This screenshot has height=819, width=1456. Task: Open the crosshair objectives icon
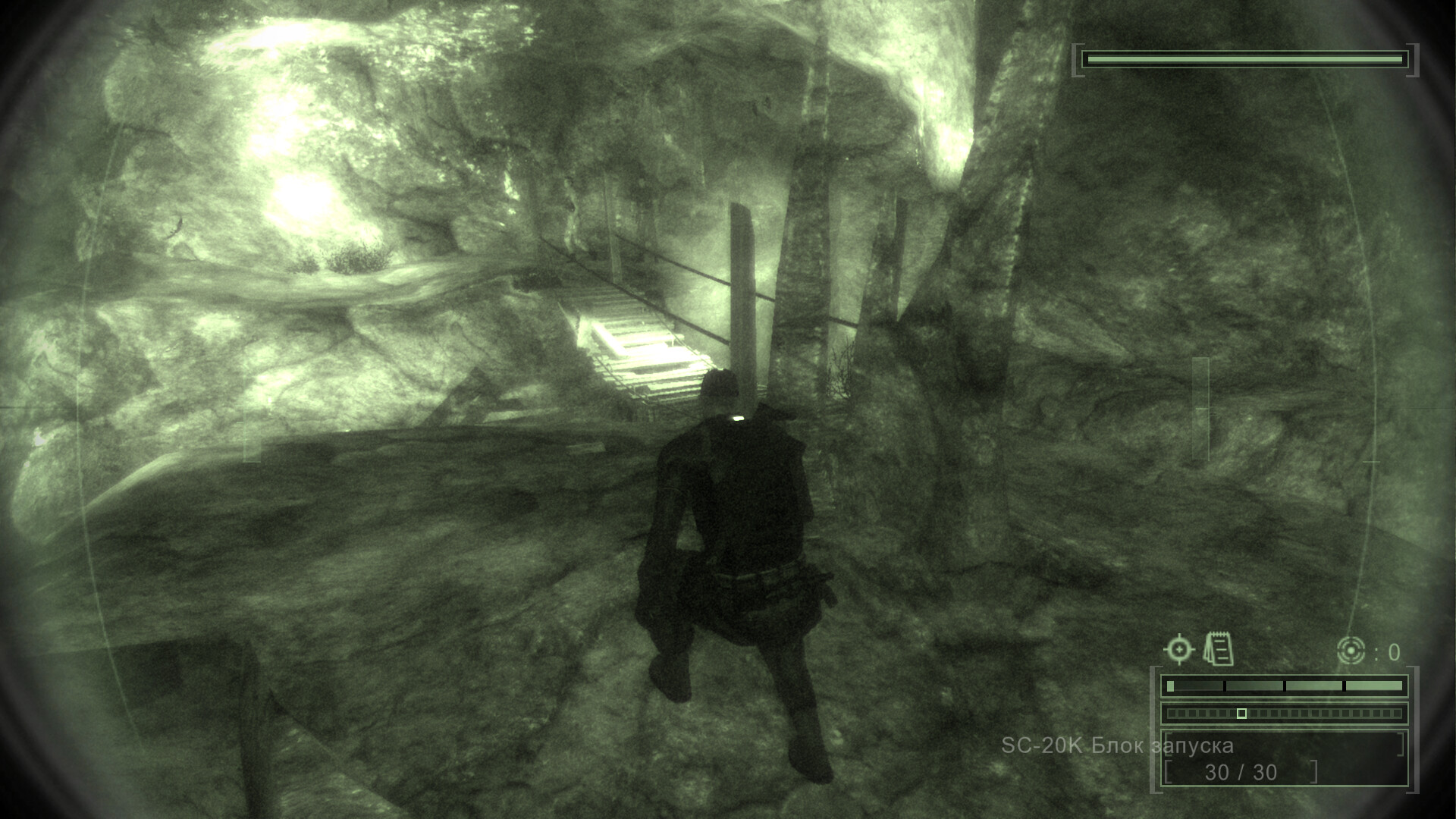pos(1178,650)
